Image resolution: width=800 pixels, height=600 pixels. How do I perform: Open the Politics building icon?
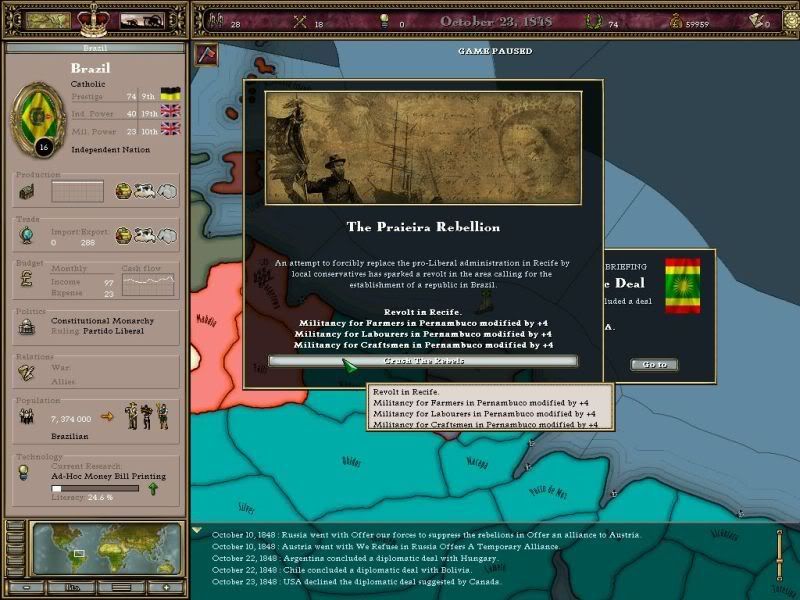tap(27, 327)
